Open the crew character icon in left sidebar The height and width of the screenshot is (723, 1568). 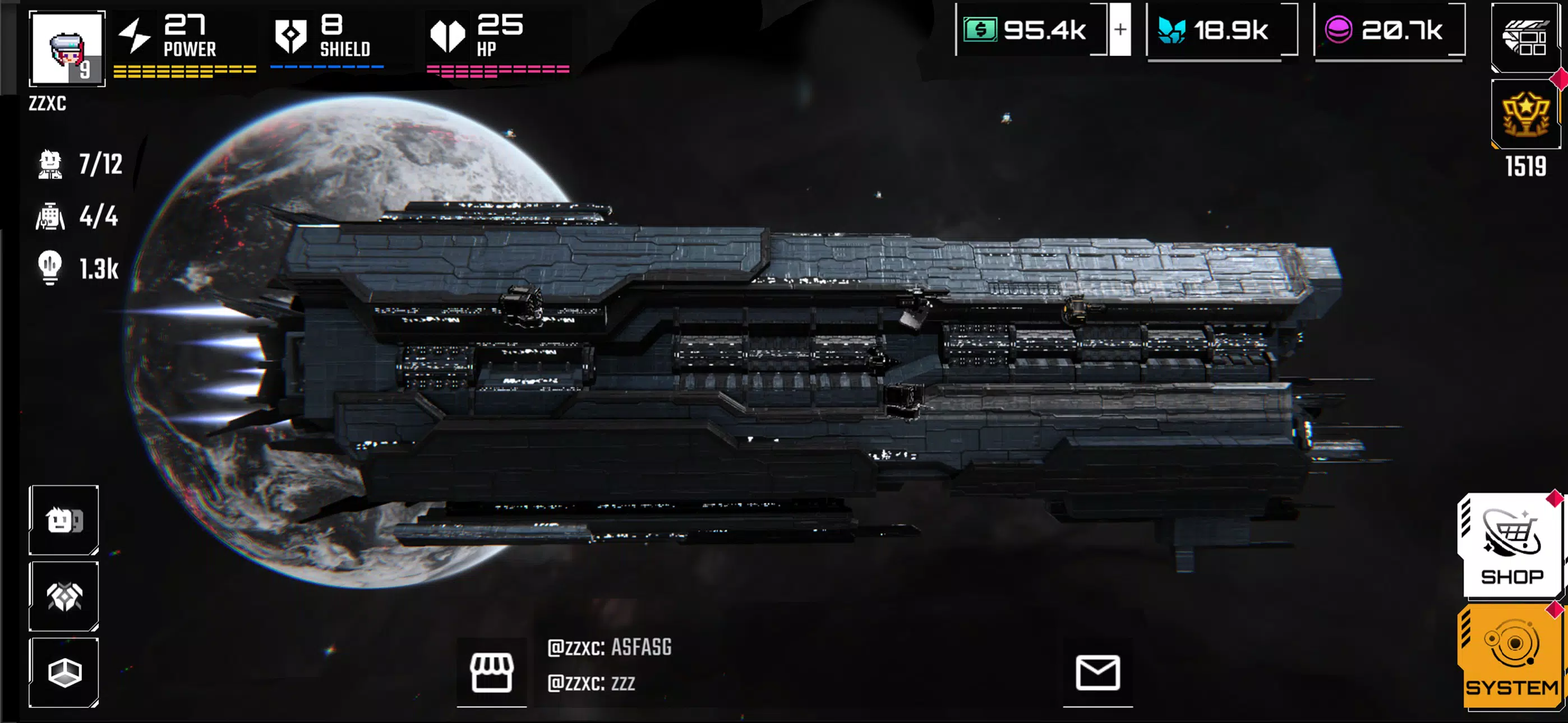[x=63, y=520]
